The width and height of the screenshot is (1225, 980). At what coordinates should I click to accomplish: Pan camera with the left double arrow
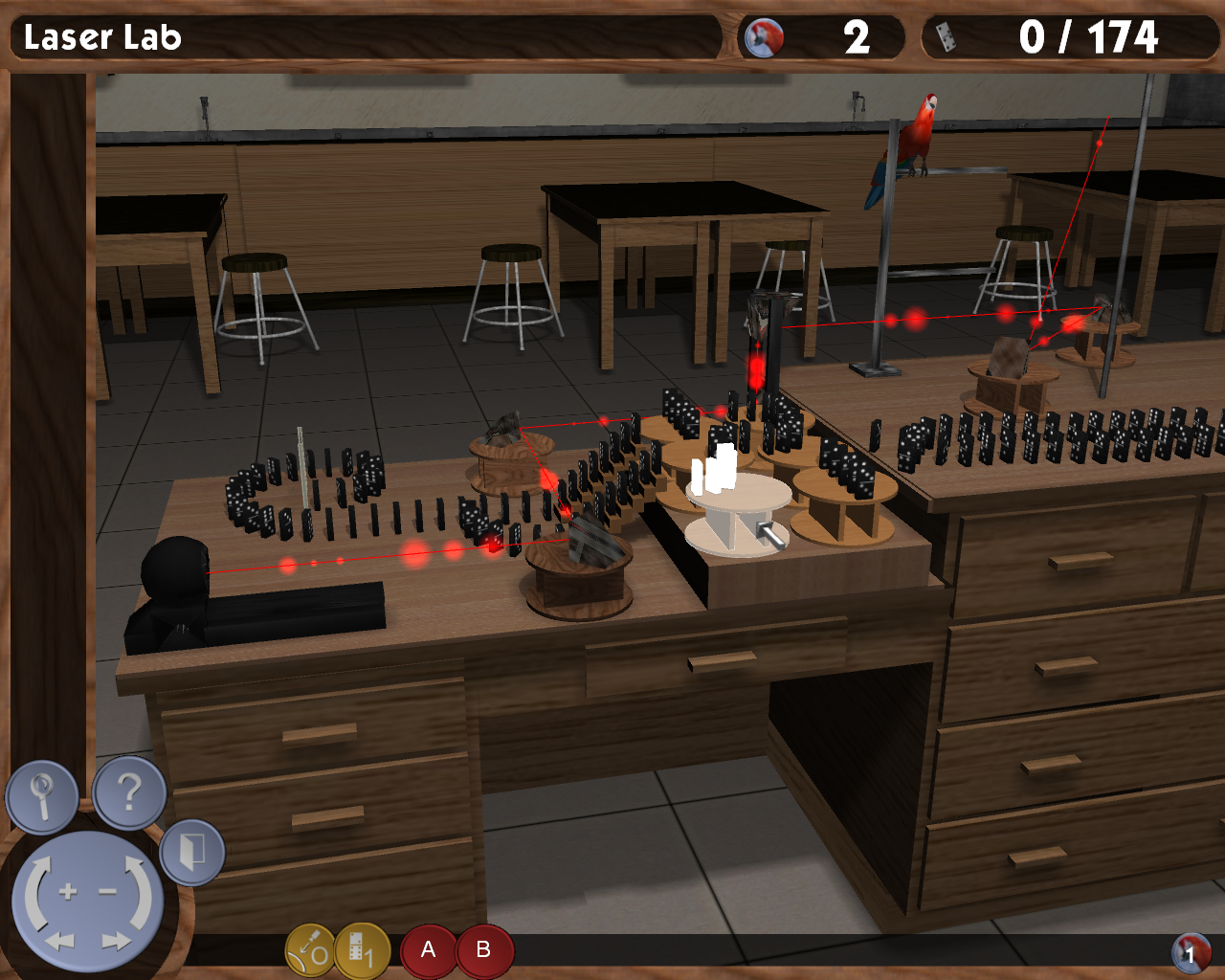(59, 942)
